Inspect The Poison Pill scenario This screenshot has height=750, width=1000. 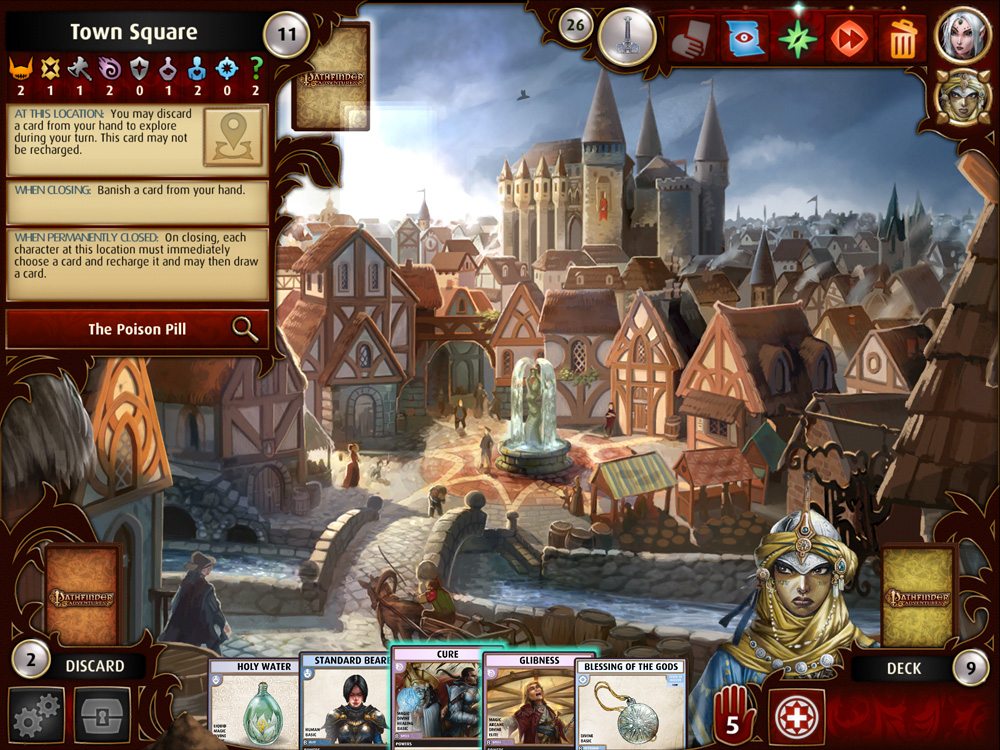coord(137,329)
